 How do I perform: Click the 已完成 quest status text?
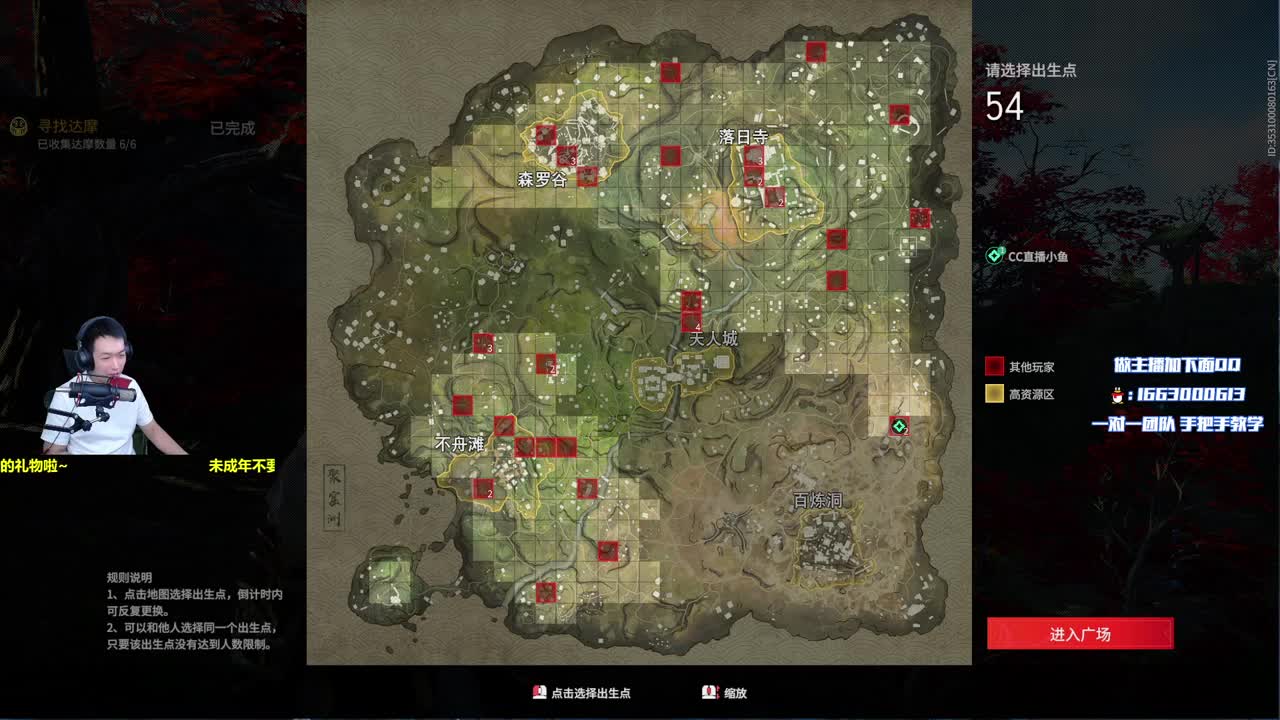coord(232,128)
